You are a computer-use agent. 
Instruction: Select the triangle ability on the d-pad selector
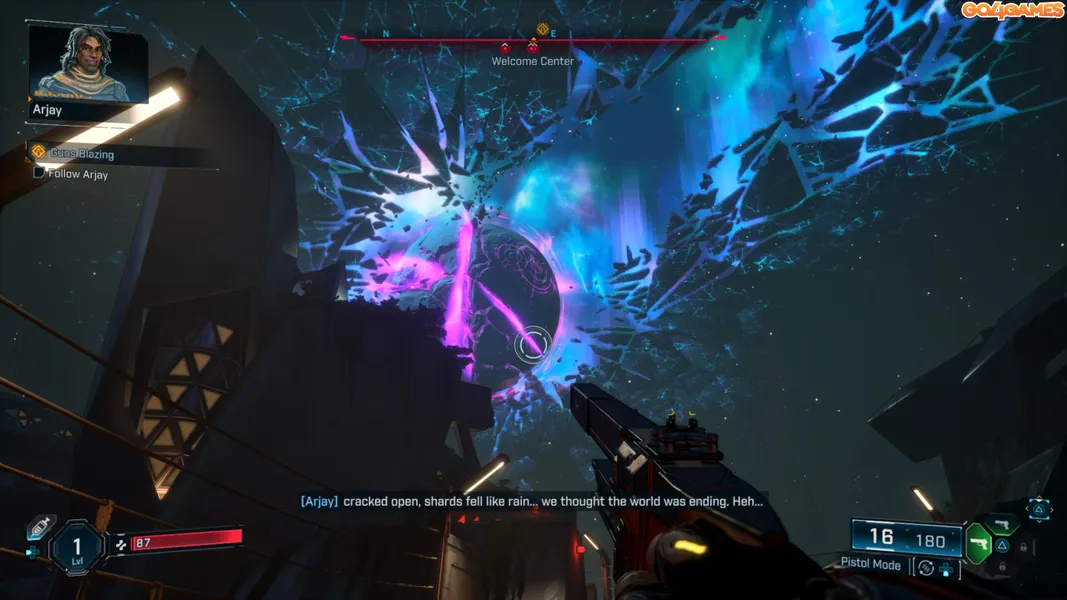click(x=1039, y=510)
